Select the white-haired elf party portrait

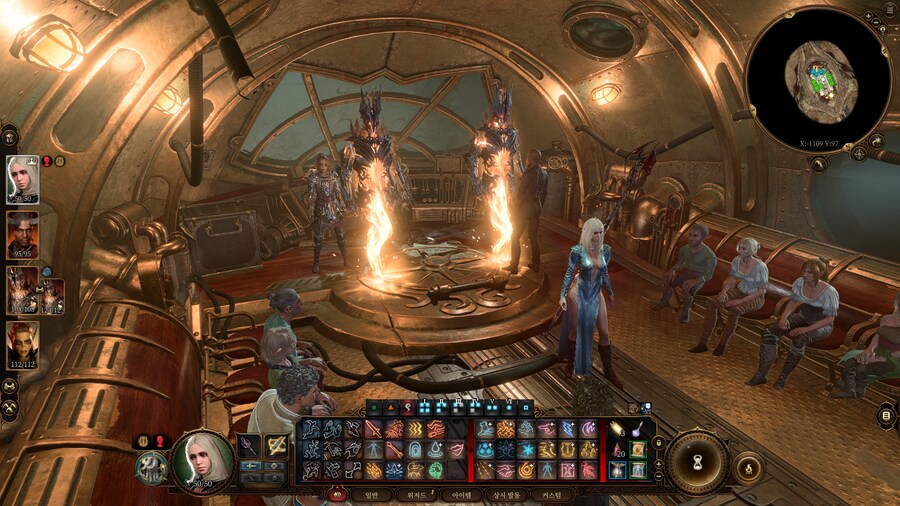23,180
